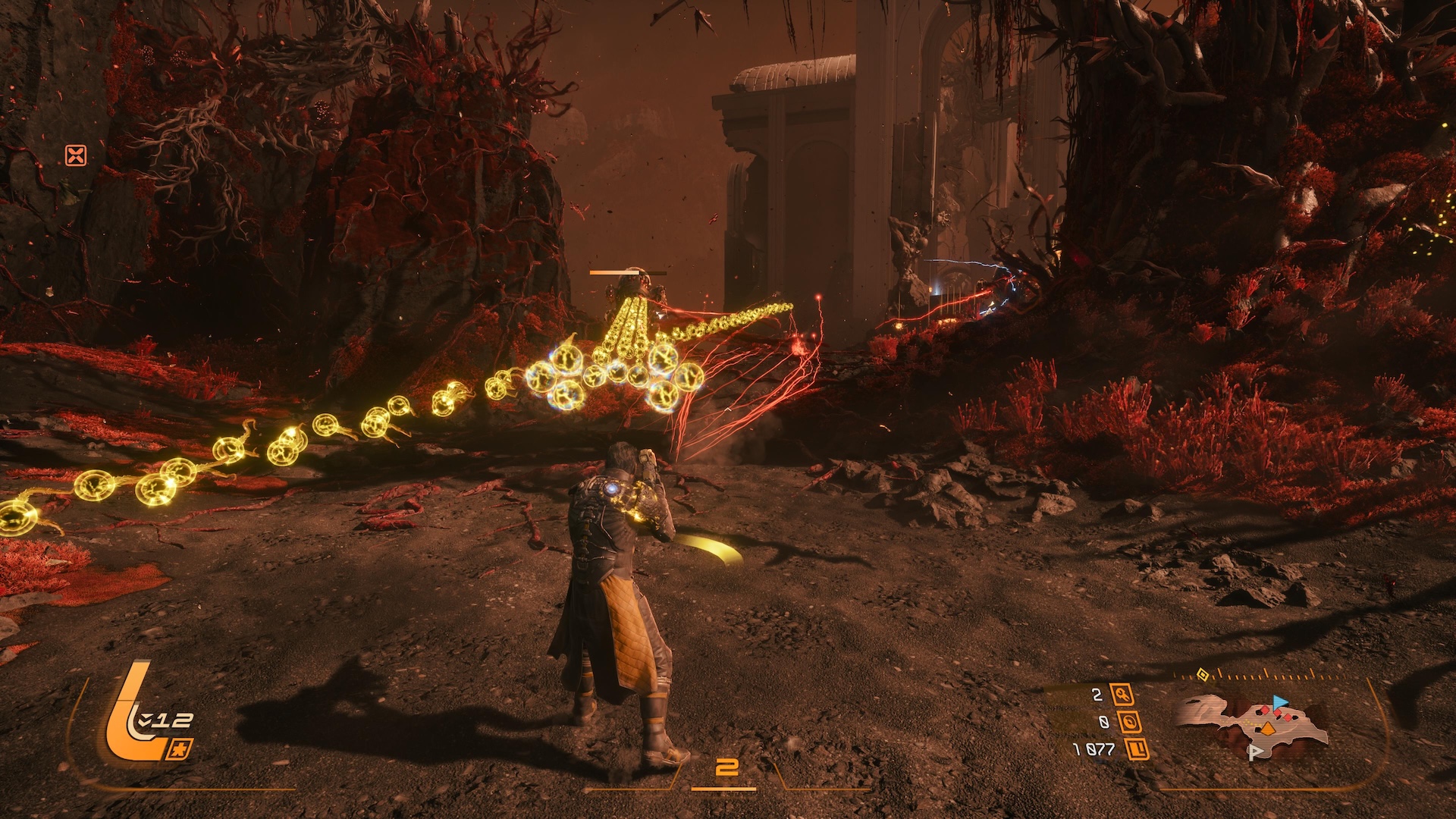Select the orange player marker on minimap

click(x=1267, y=729)
